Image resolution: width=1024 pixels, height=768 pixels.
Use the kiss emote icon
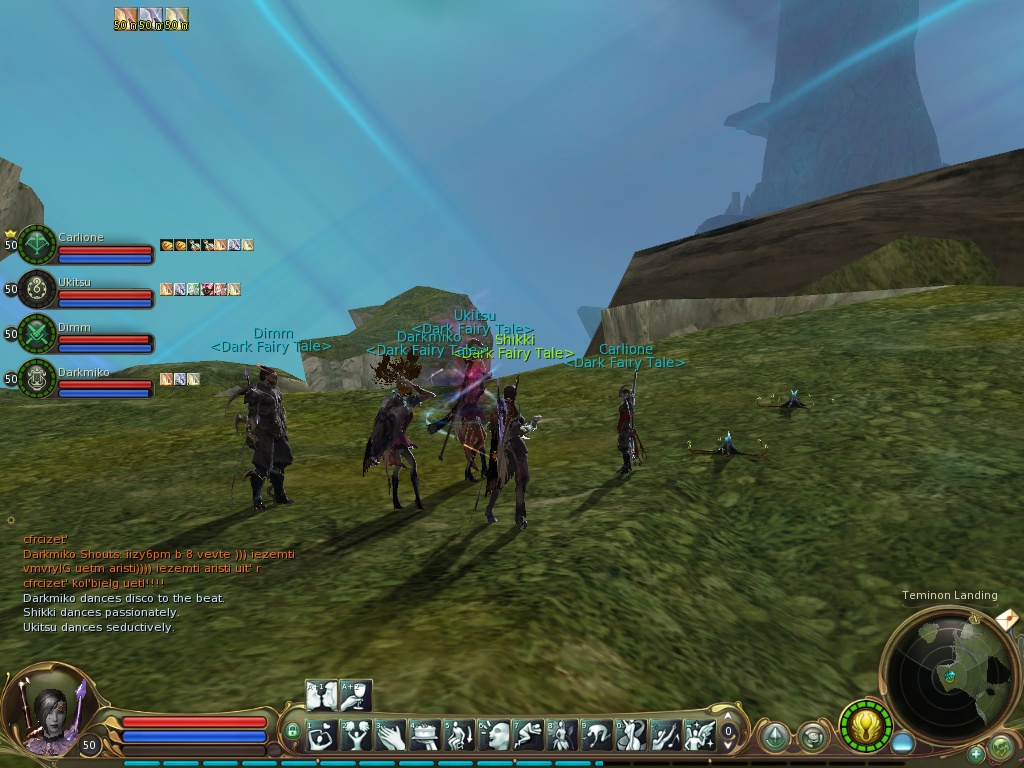[322, 694]
